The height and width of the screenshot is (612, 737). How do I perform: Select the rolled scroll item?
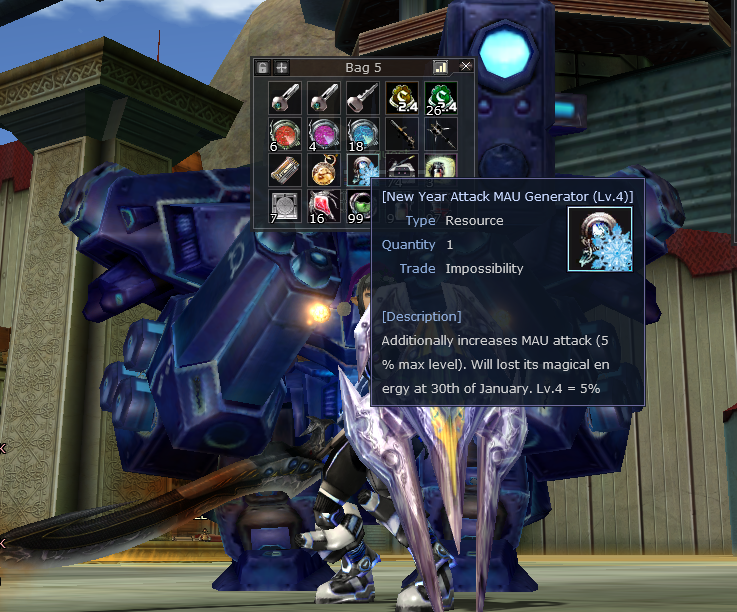tap(283, 170)
